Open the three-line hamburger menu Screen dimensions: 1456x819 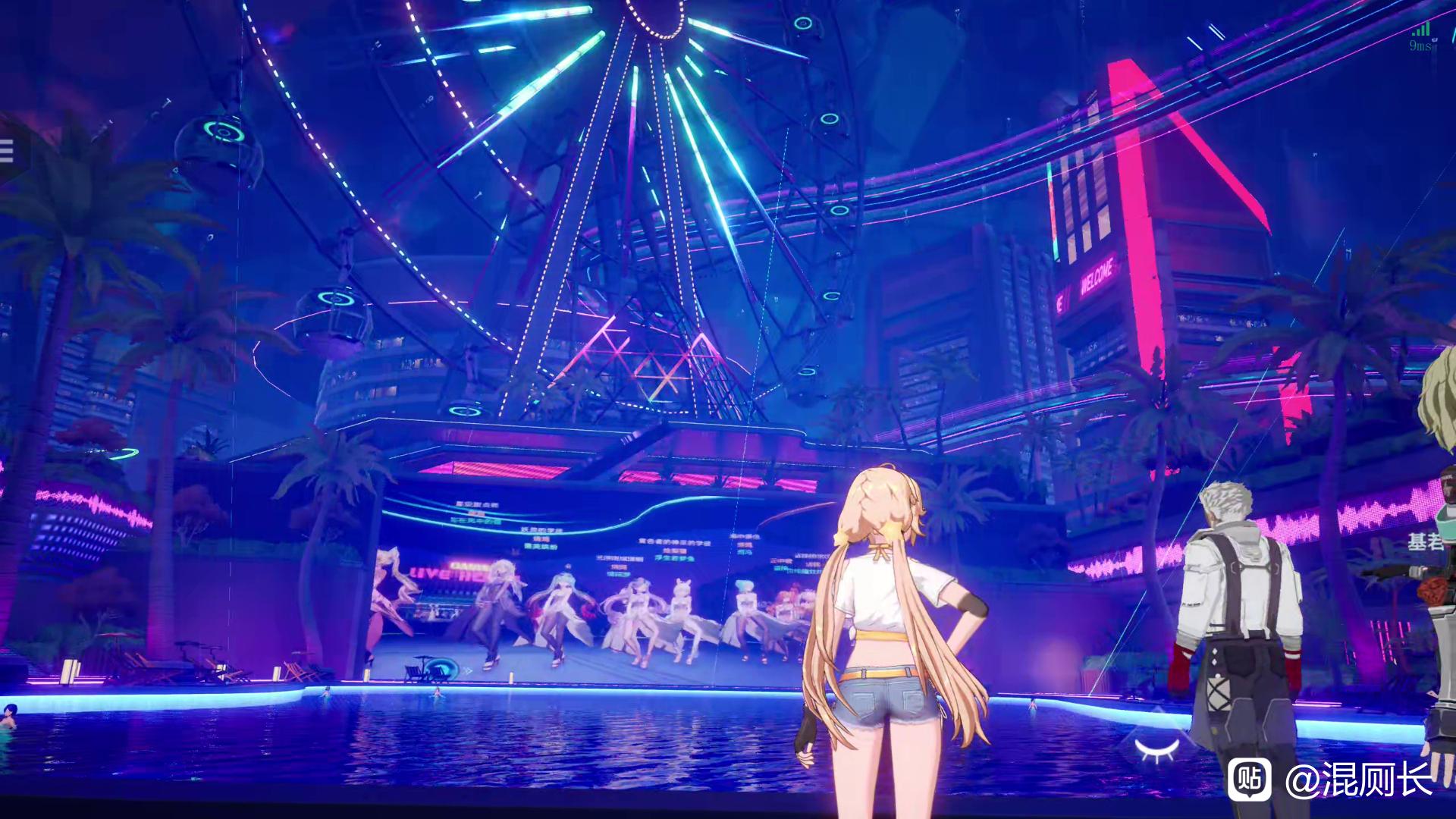click(7, 151)
